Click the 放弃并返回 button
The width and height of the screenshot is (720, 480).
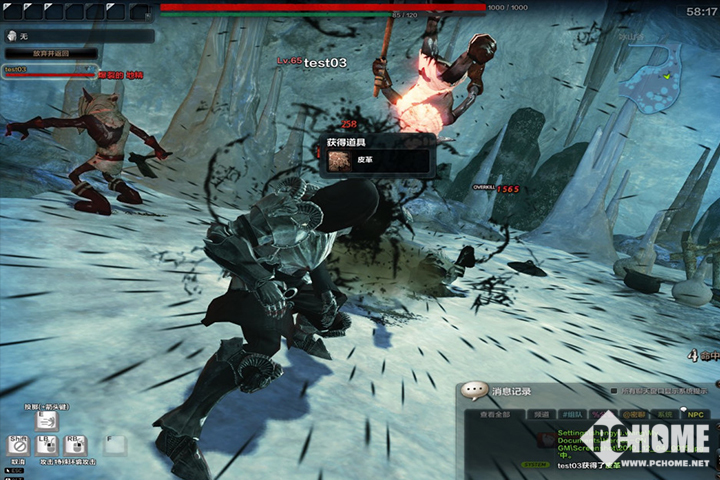point(50,53)
